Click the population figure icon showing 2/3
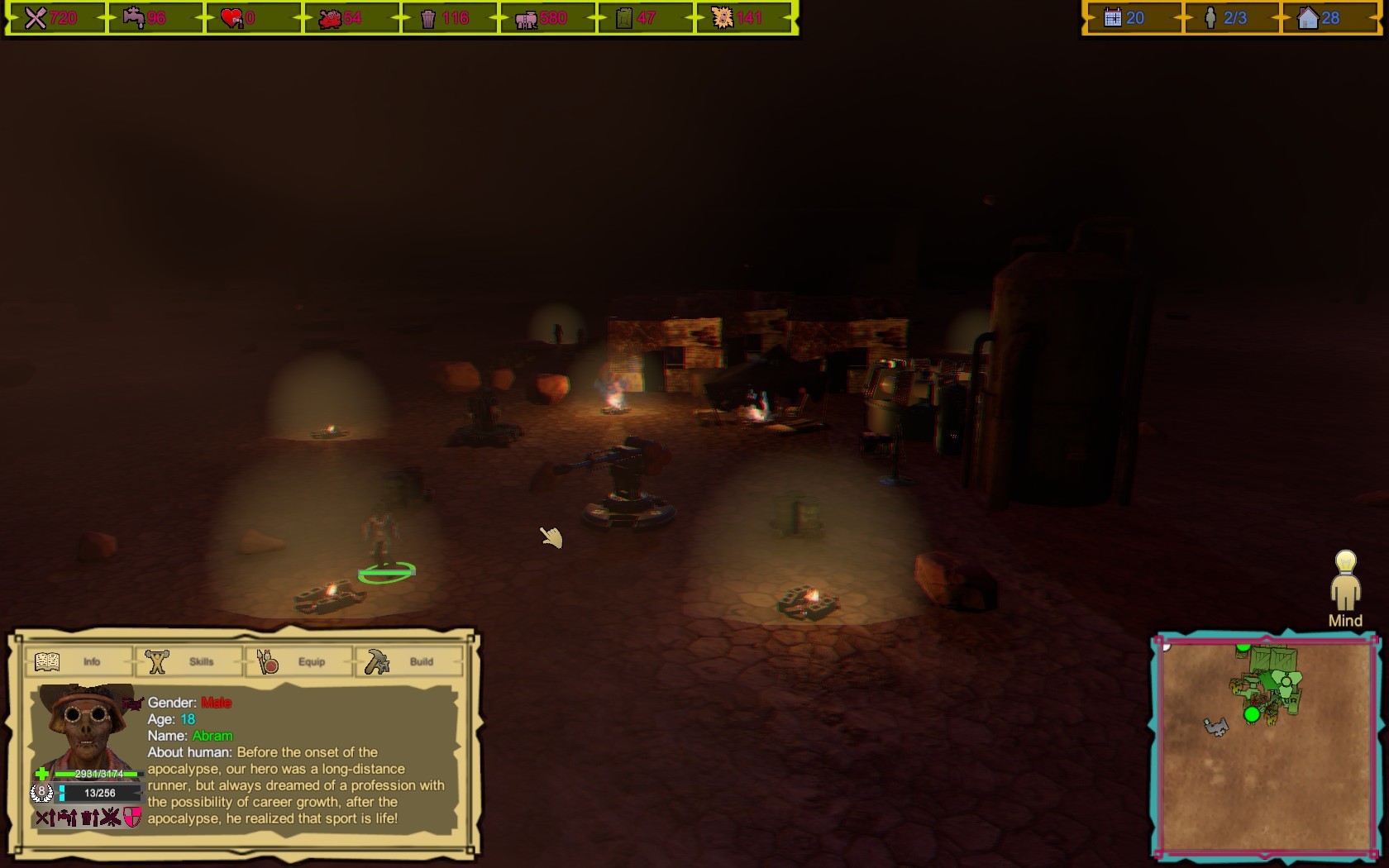 point(1211,15)
